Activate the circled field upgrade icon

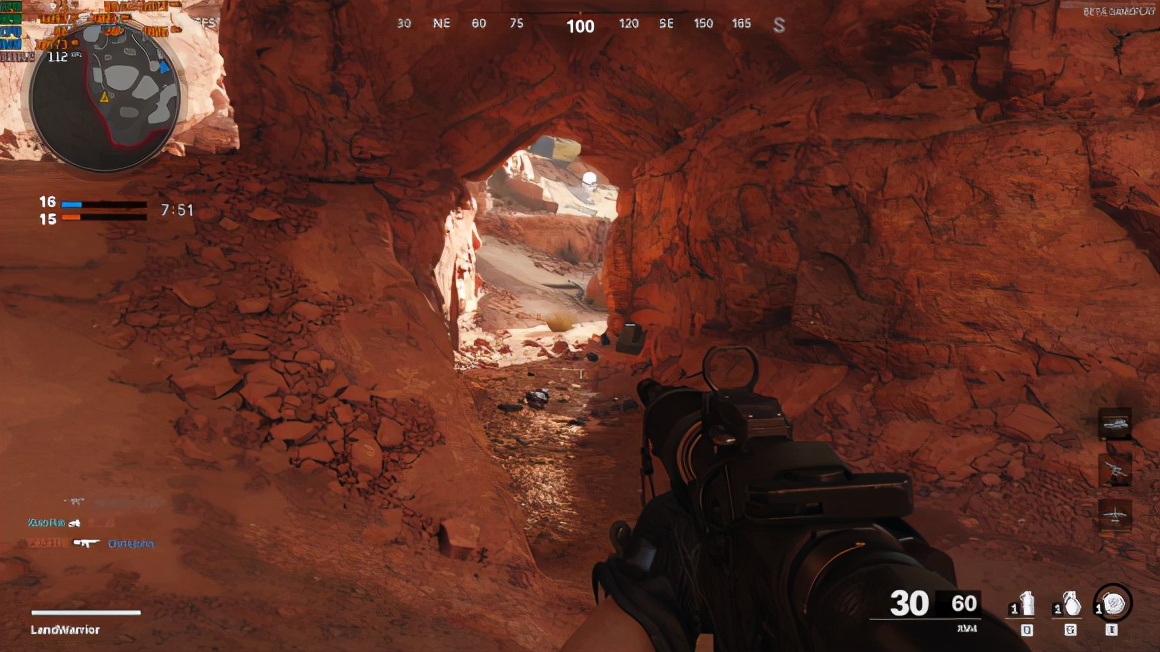pos(1113,603)
